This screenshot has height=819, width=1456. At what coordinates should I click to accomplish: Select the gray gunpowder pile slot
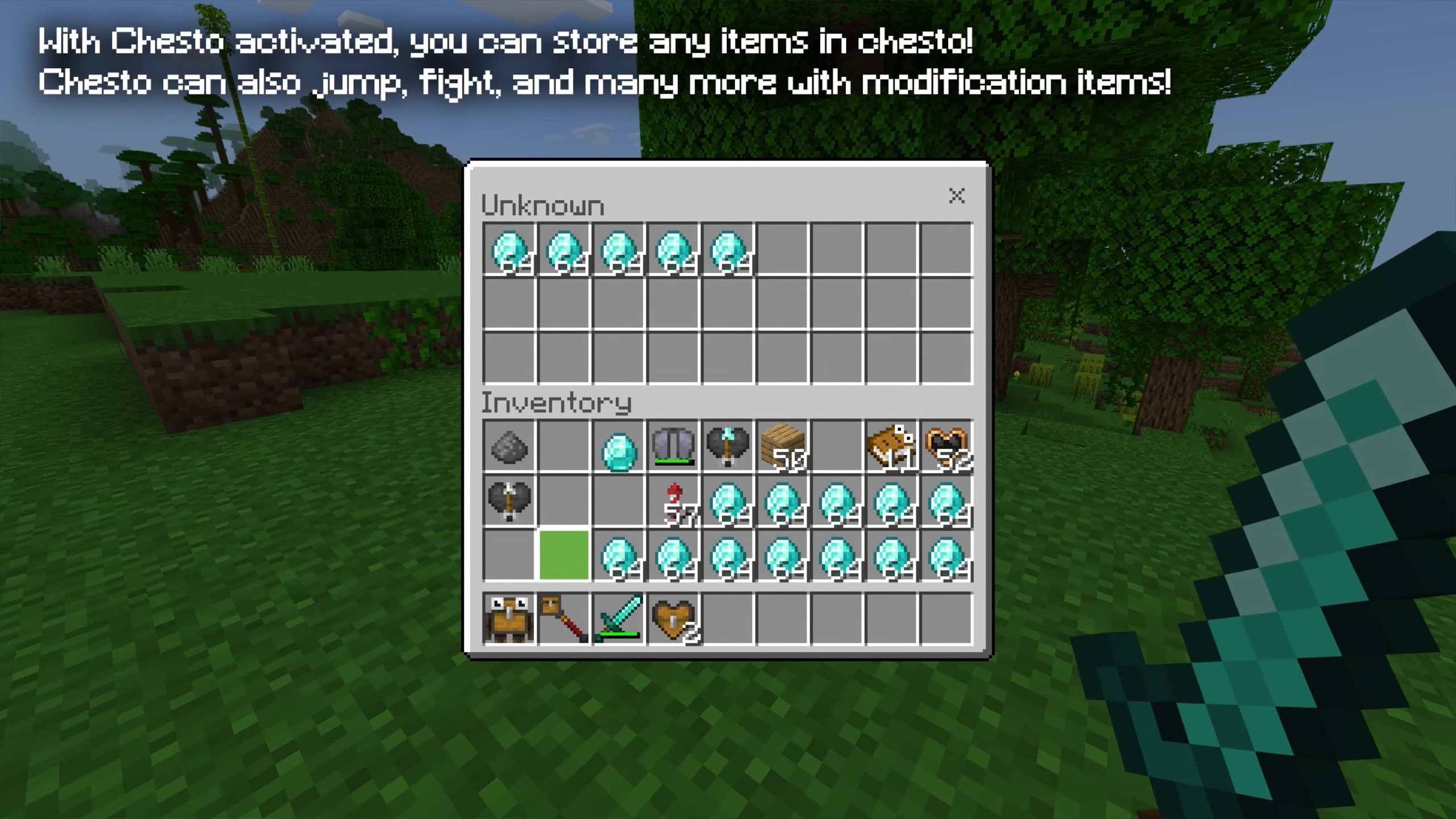click(509, 447)
